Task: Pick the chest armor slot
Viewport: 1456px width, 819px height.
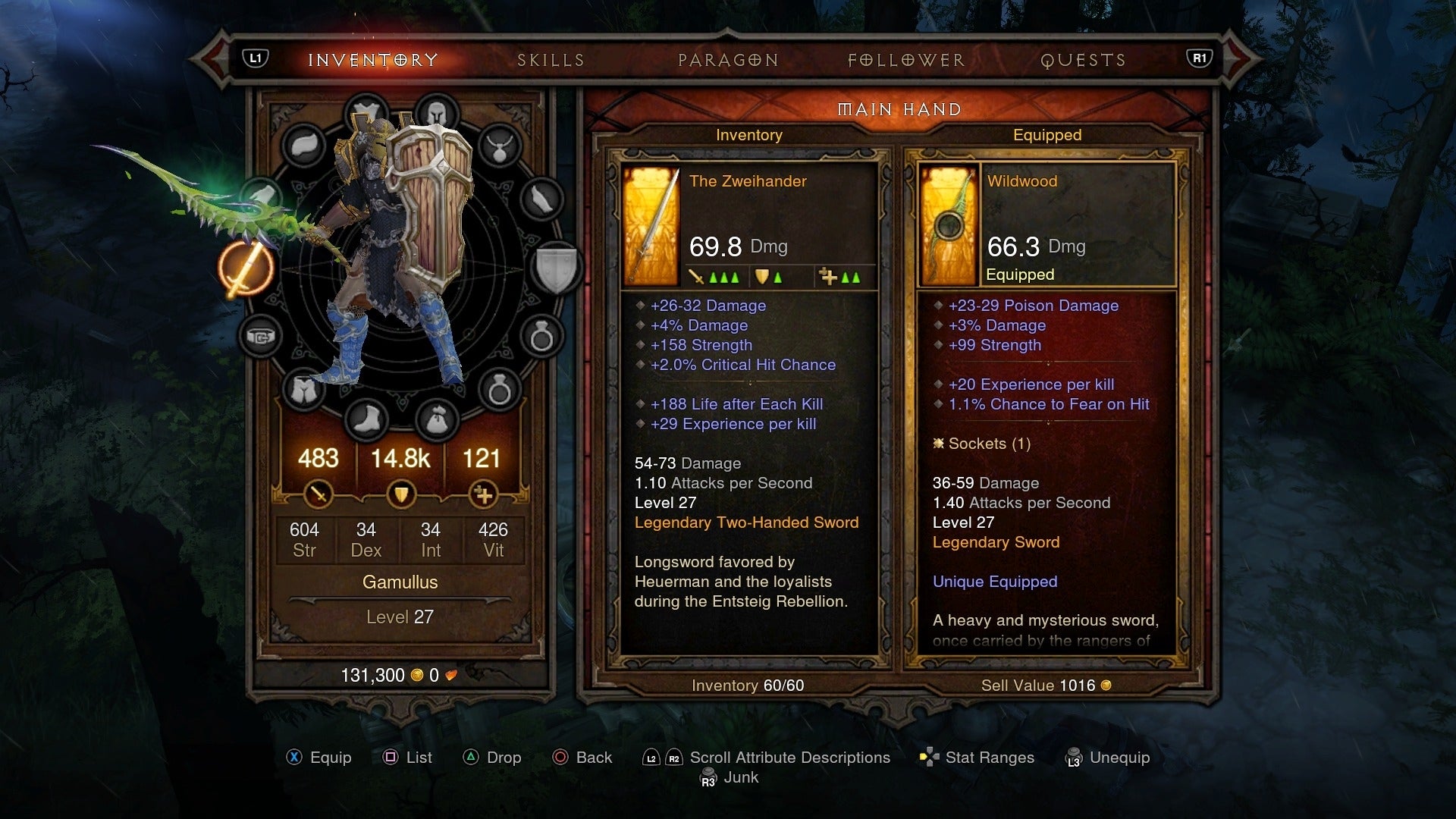Action: coord(366,114)
